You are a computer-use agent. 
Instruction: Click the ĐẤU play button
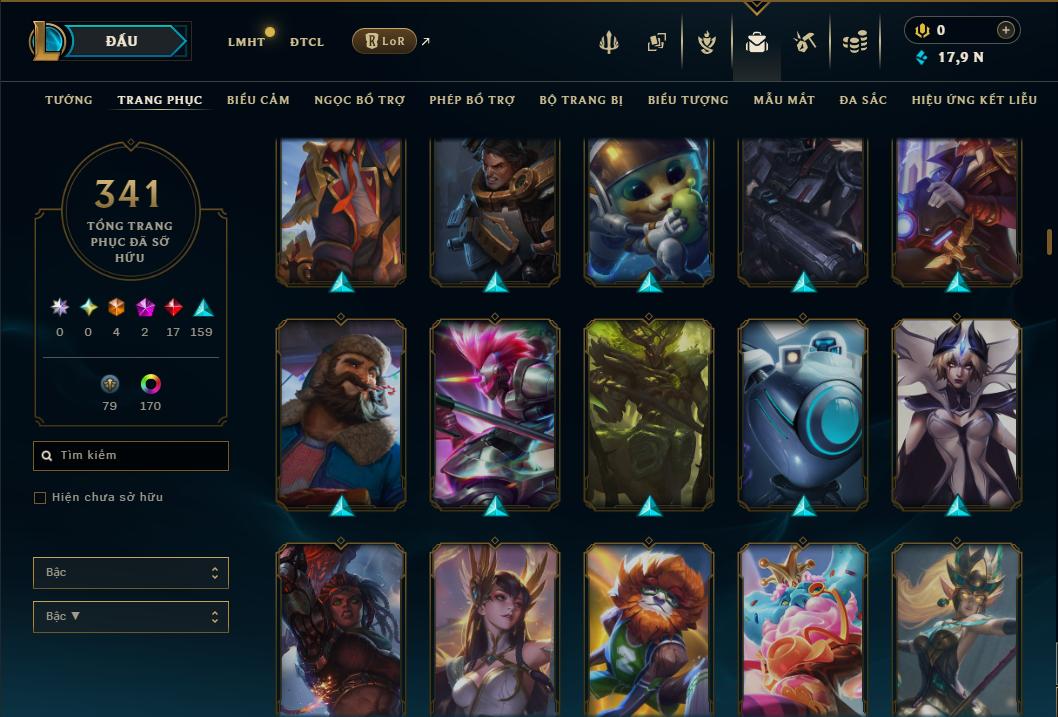pos(122,41)
